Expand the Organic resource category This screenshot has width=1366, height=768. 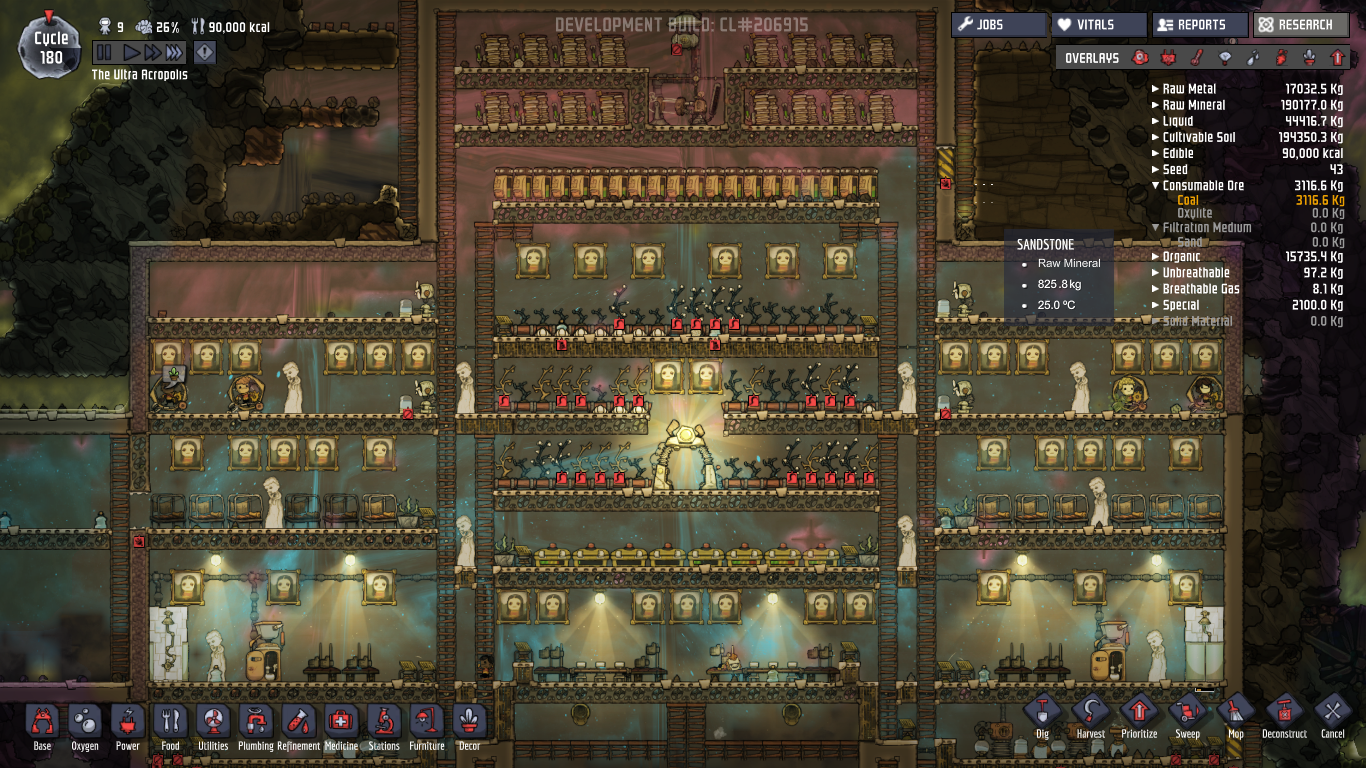pos(1155,256)
